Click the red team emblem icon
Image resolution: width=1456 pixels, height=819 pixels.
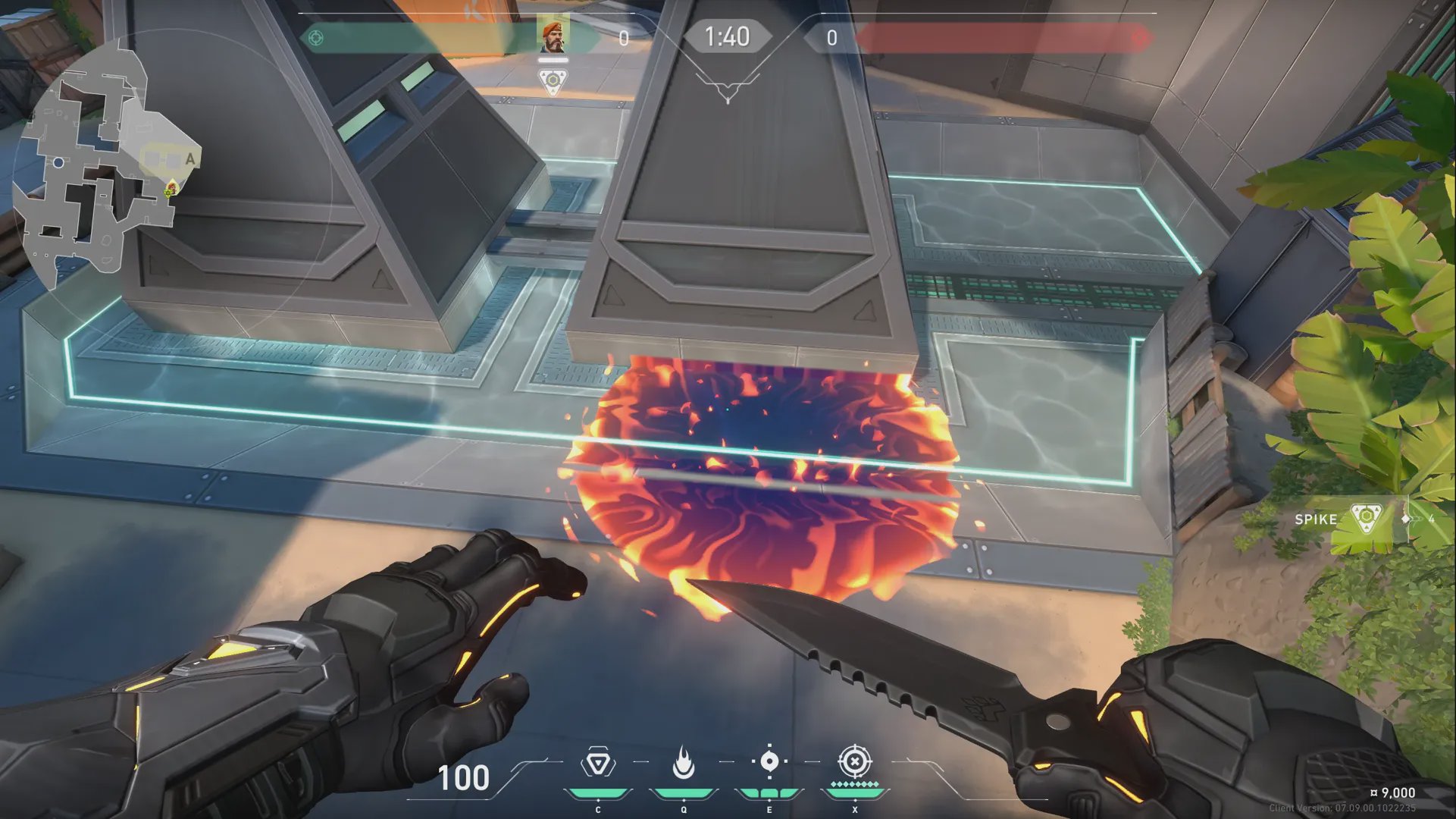[1138, 37]
